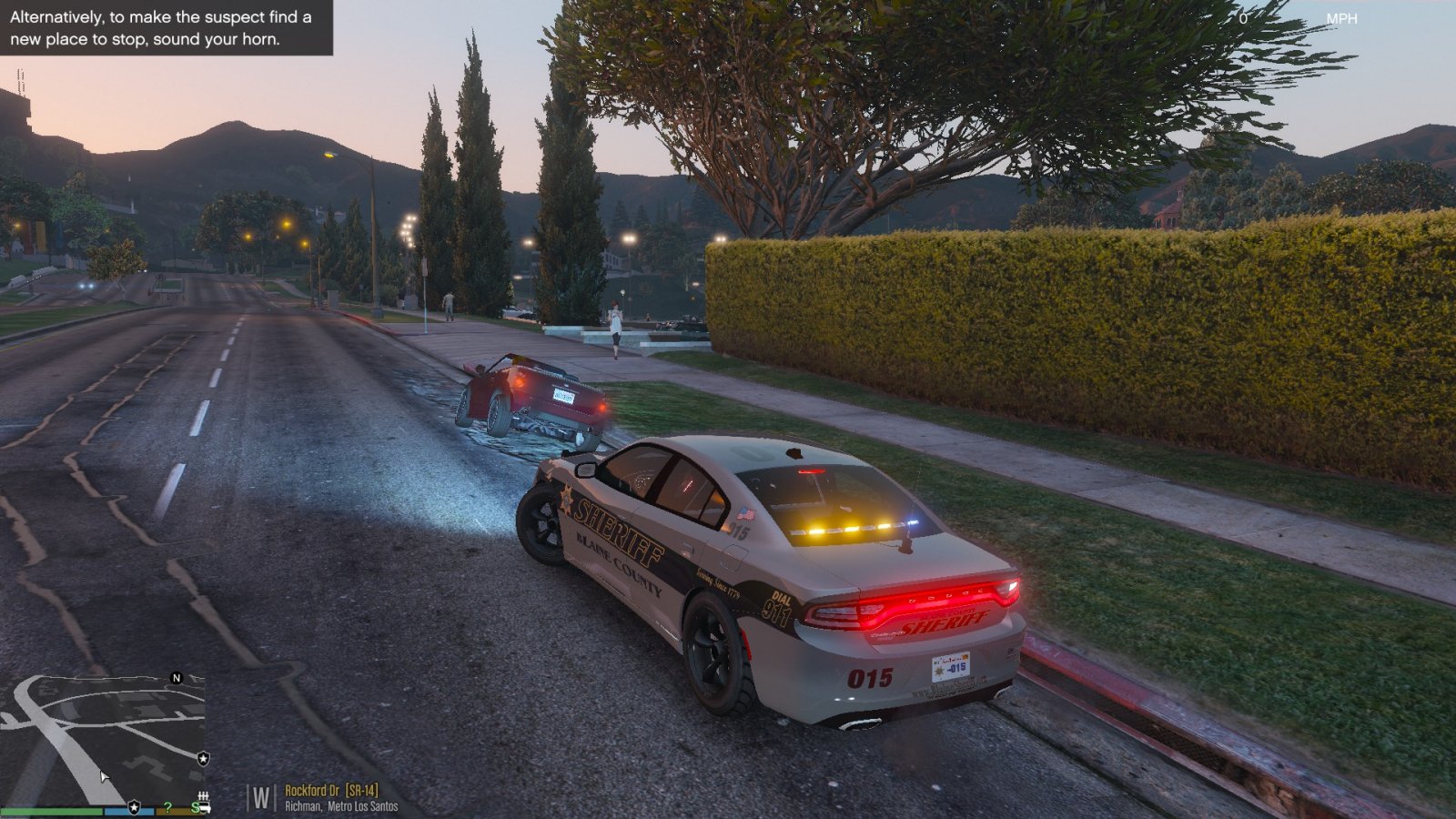The image size is (1456, 819).
Task: Select the green S blip on minimap
Action: [x=196, y=807]
